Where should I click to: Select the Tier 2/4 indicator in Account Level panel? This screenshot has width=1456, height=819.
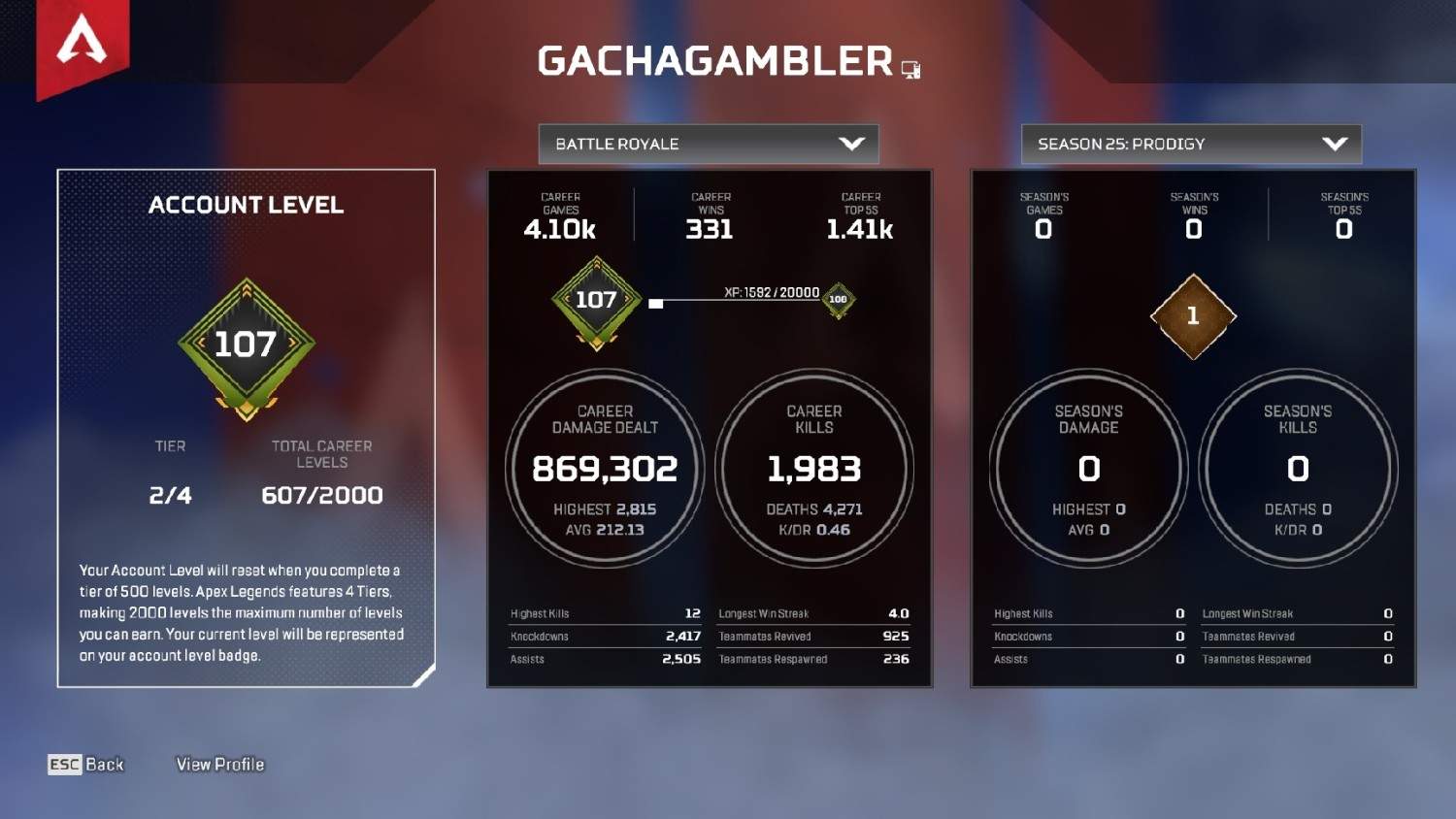(x=169, y=494)
